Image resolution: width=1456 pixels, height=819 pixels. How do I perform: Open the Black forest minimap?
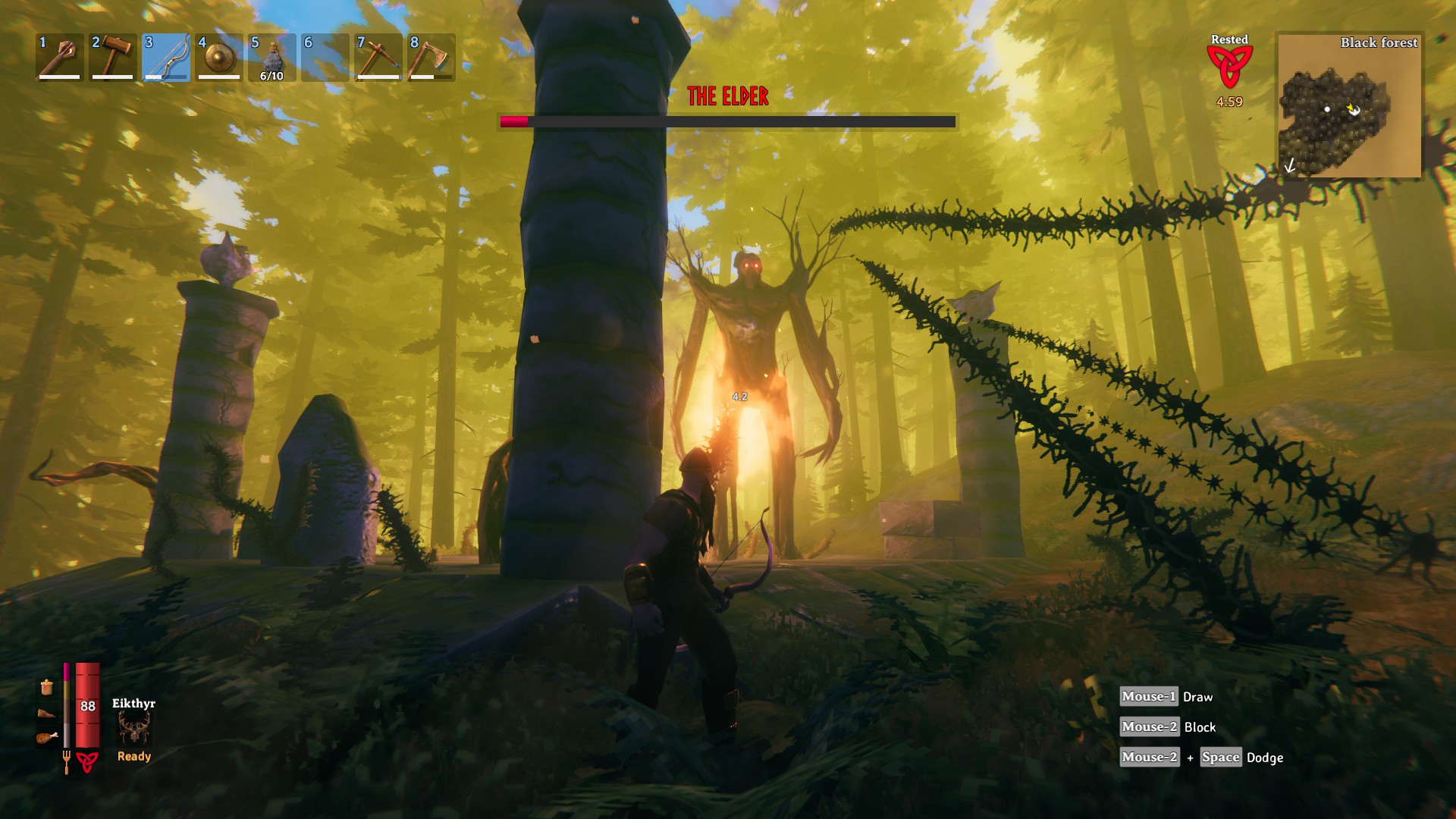pos(1349,106)
